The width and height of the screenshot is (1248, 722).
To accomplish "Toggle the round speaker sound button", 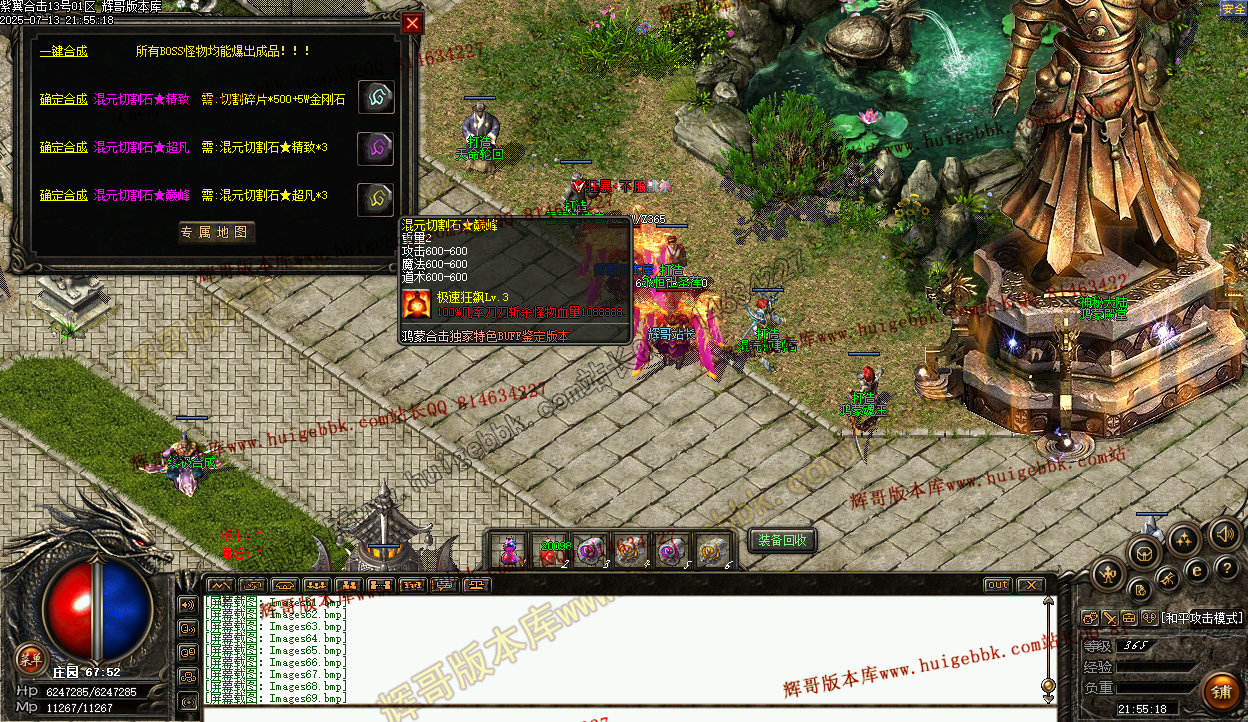I will coord(1225,533).
